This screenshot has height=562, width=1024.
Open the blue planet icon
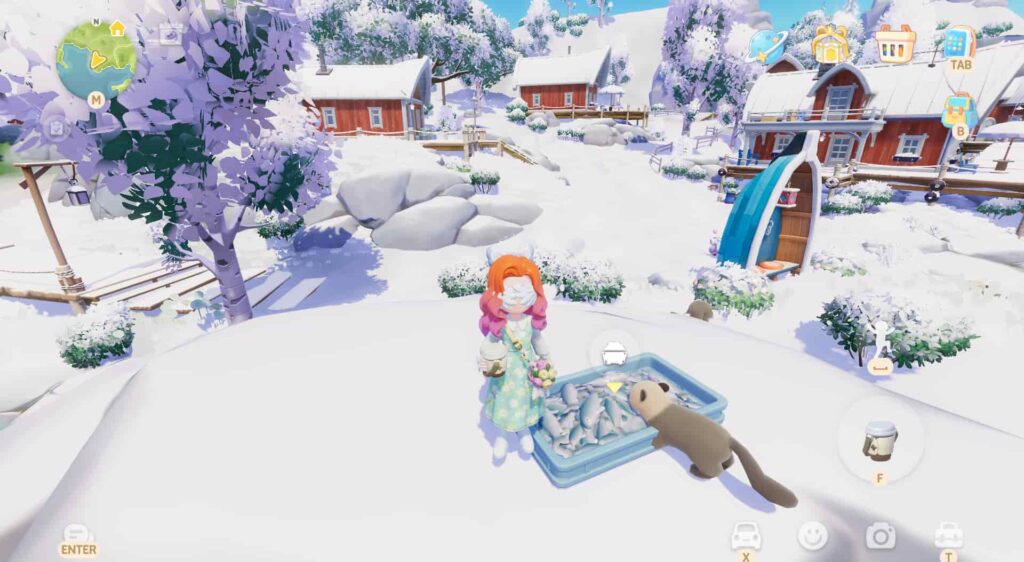pos(770,43)
